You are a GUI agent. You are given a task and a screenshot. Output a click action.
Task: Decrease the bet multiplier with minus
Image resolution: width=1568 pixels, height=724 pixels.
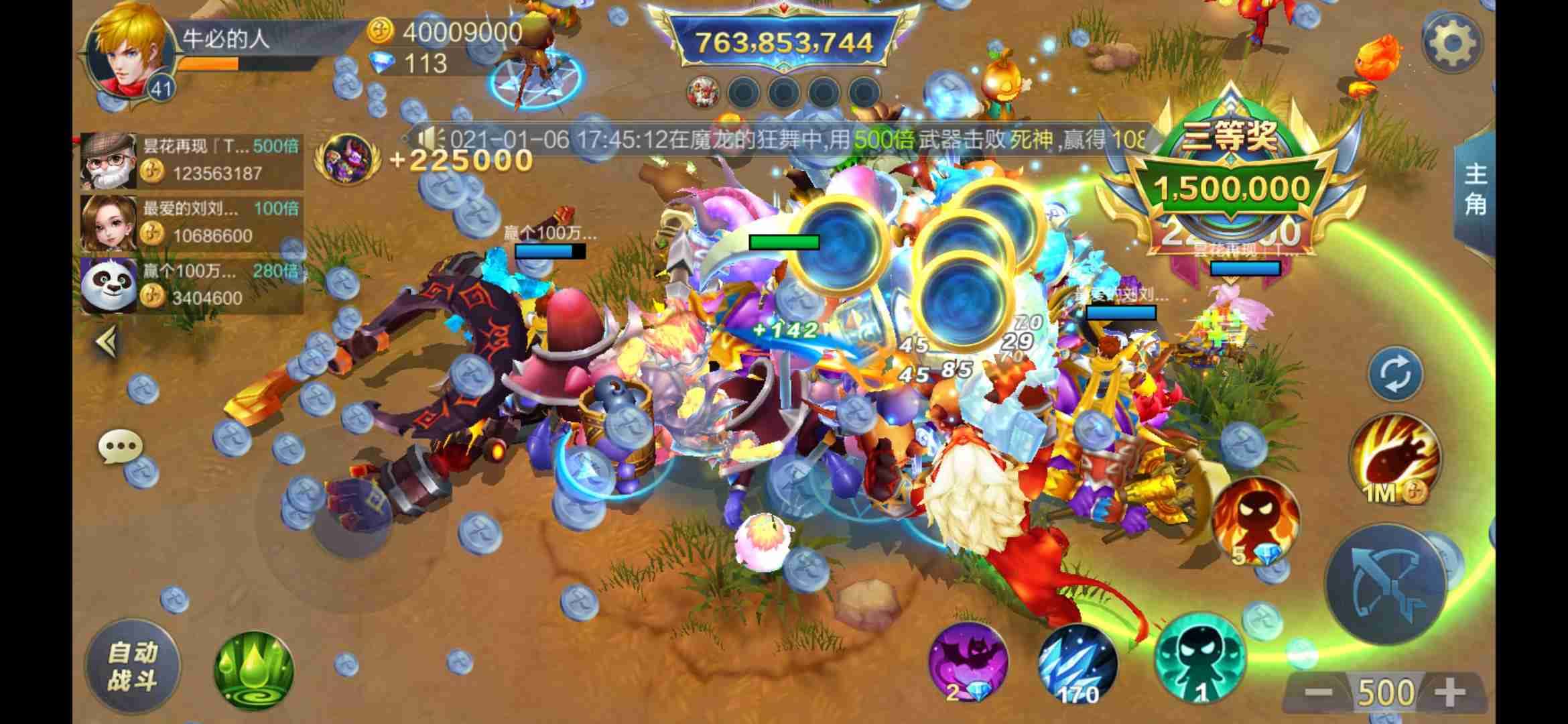pos(1318,692)
